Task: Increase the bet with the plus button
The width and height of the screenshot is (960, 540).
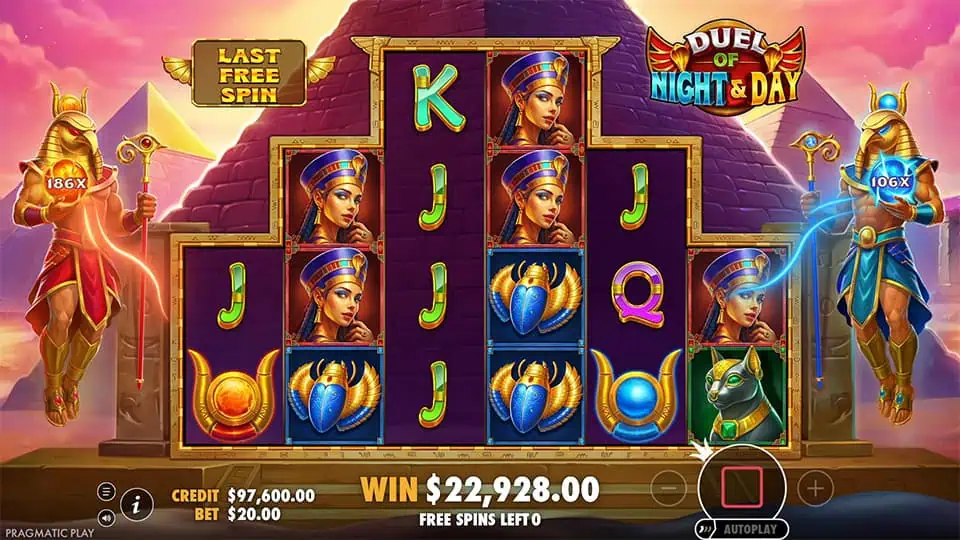Action: pyautogui.click(x=816, y=488)
